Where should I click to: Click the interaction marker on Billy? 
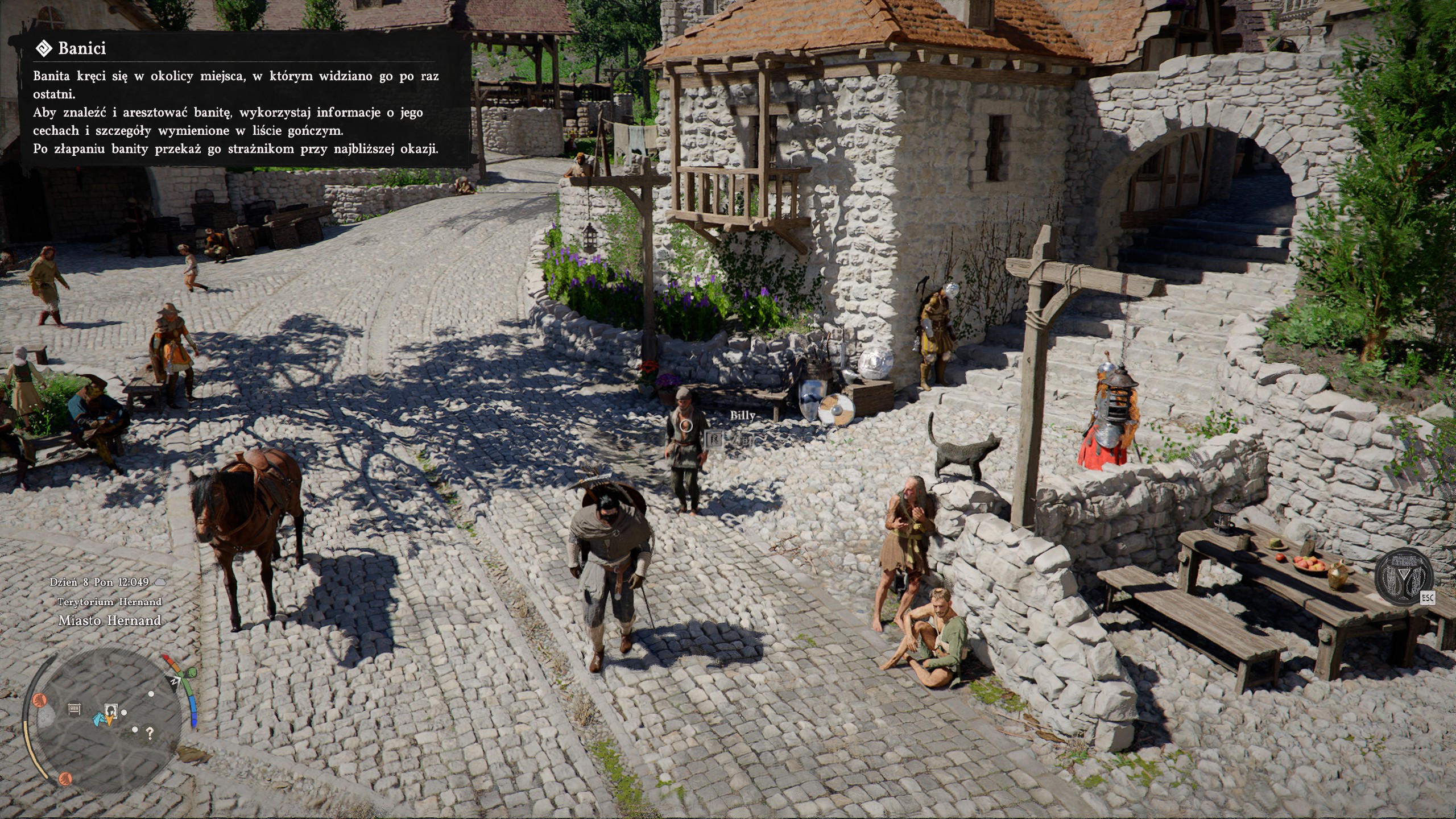(x=687, y=425)
